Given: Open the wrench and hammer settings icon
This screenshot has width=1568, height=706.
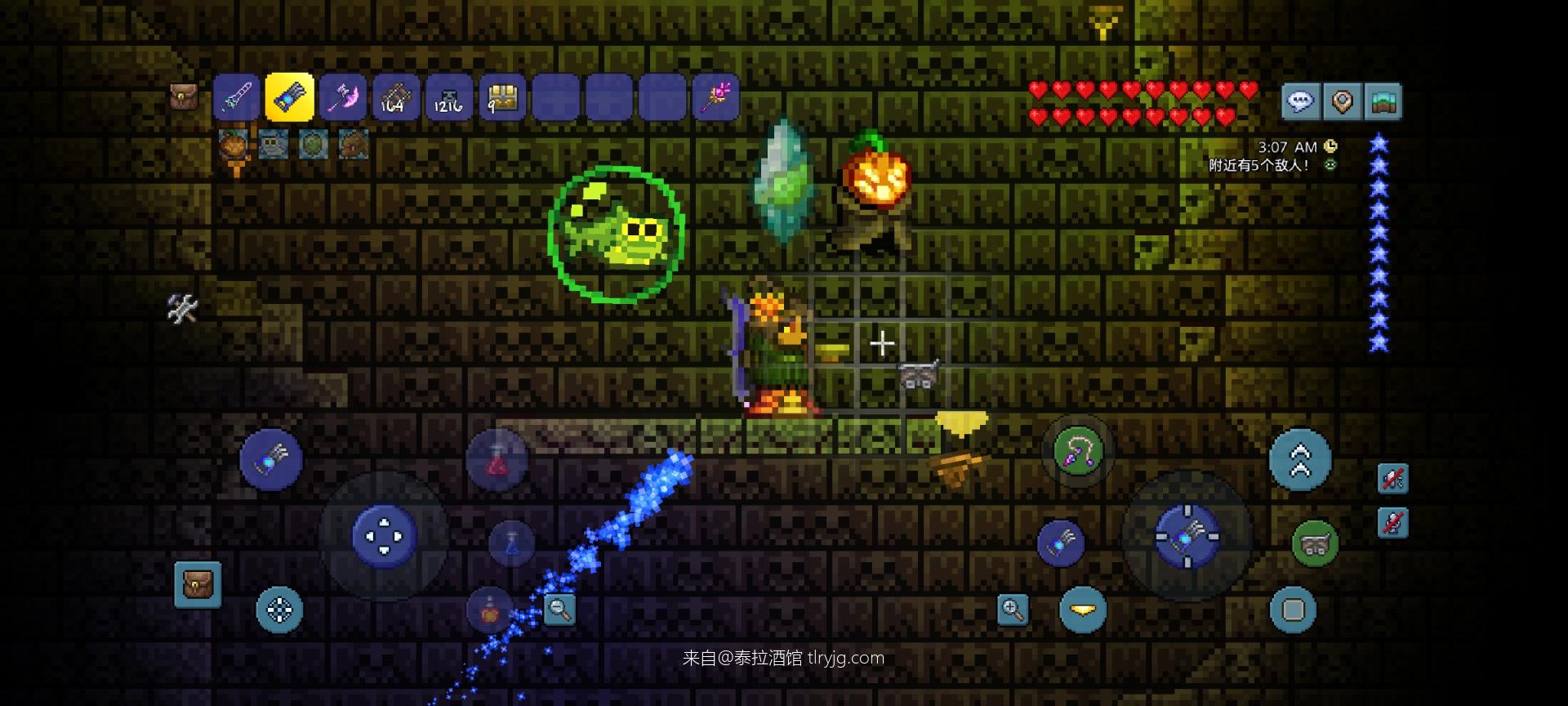Looking at the screenshot, I should 182,308.
